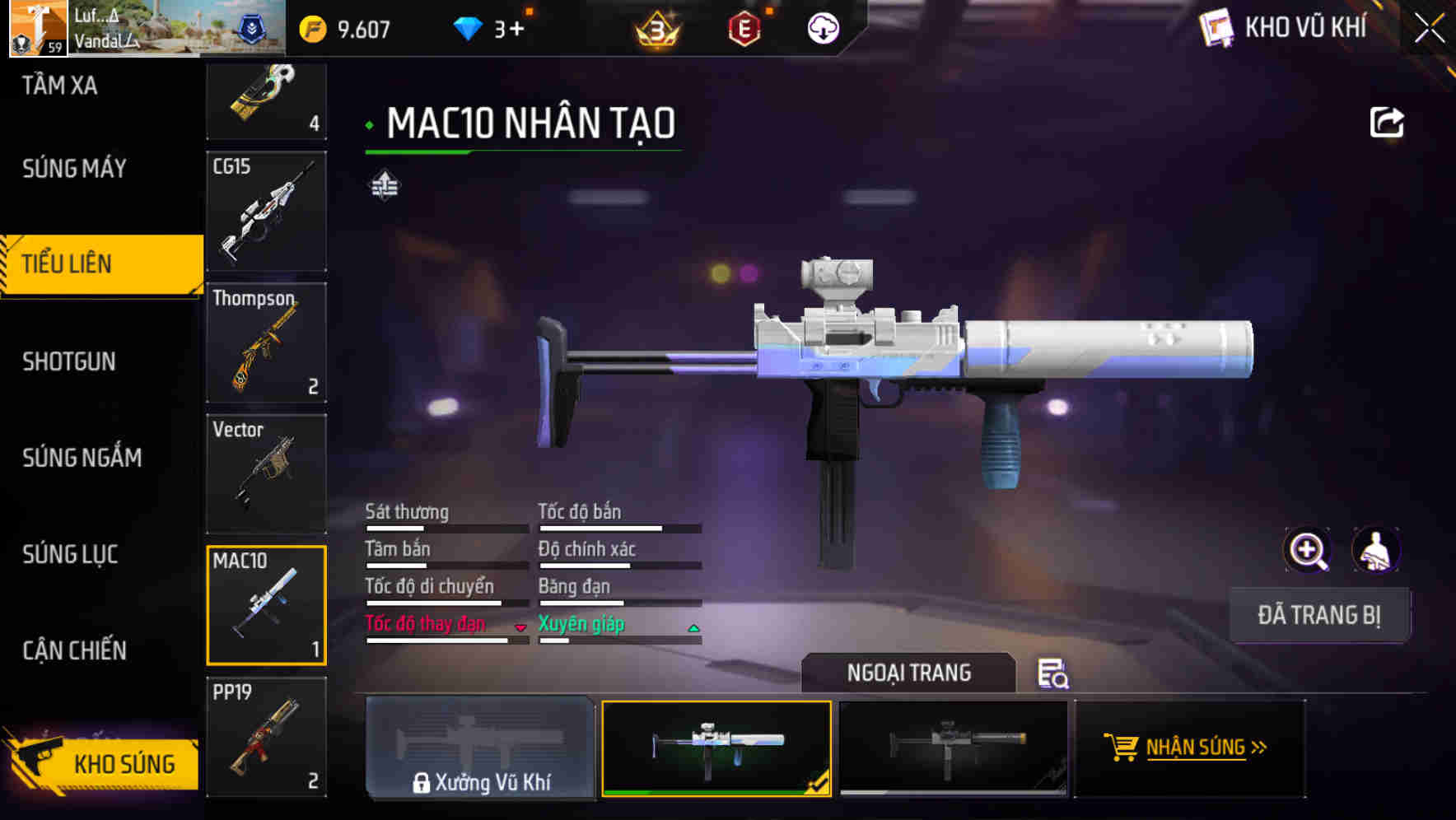This screenshot has width=1456, height=820.
Task: Open the locked Xưởng Vũ Khí tile
Action: [480, 748]
